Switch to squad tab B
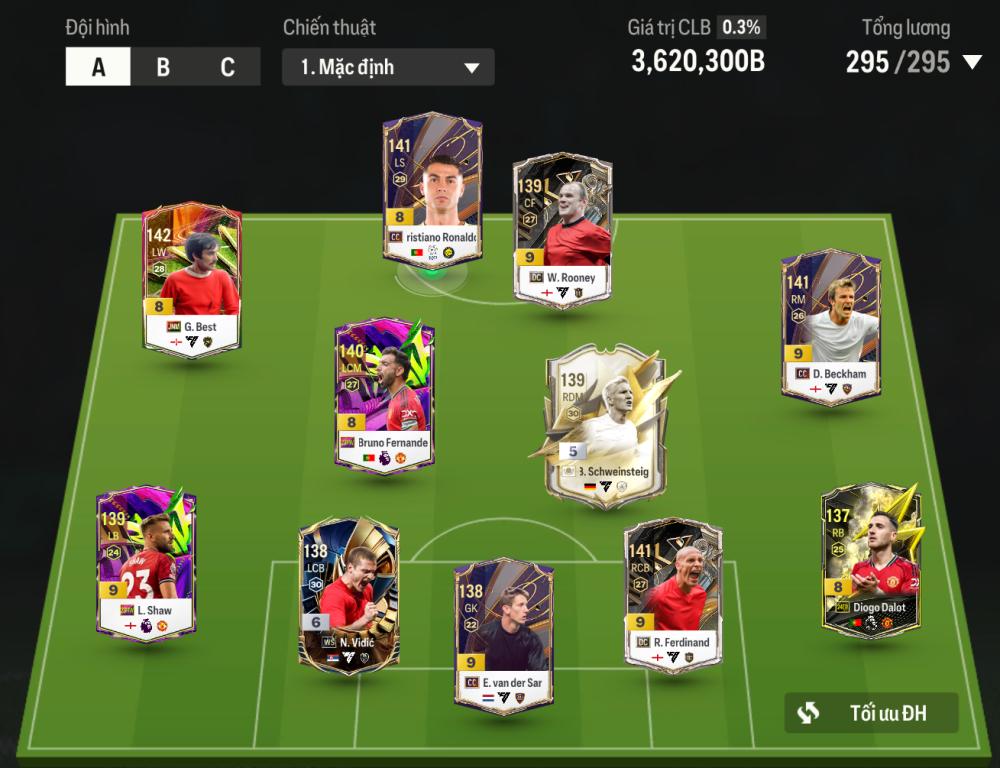Viewport: 1000px width, 768px height. tap(163, 67)
